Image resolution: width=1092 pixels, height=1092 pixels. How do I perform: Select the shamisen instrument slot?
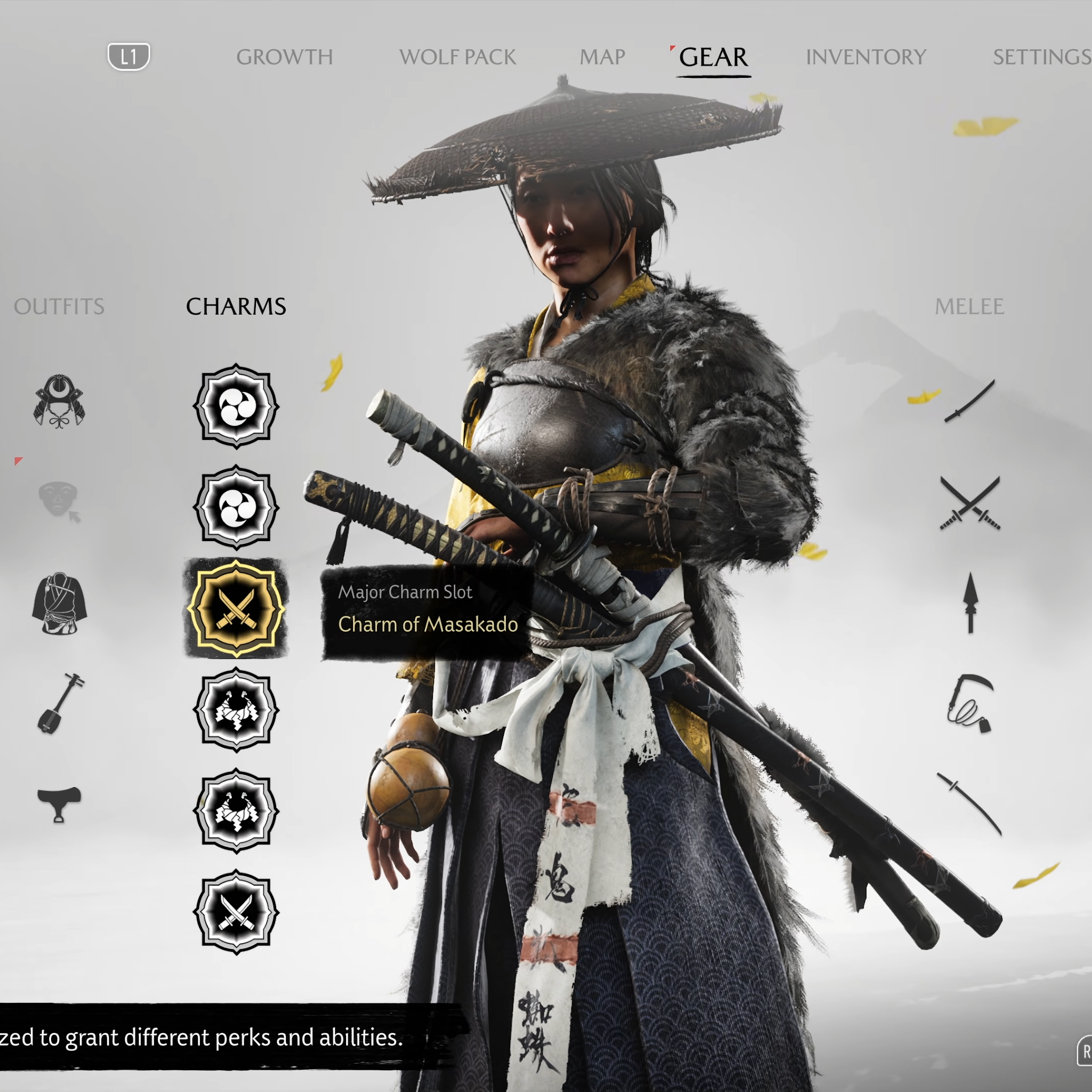point(60,703)
